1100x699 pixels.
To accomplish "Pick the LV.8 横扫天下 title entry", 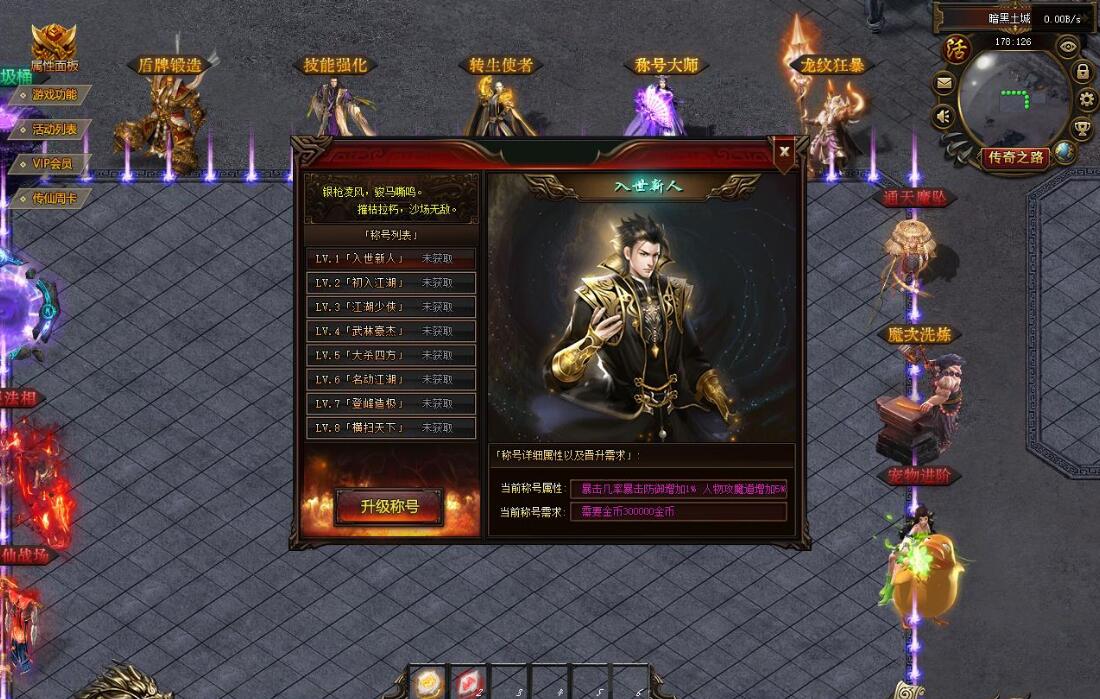I will [390, 428].
